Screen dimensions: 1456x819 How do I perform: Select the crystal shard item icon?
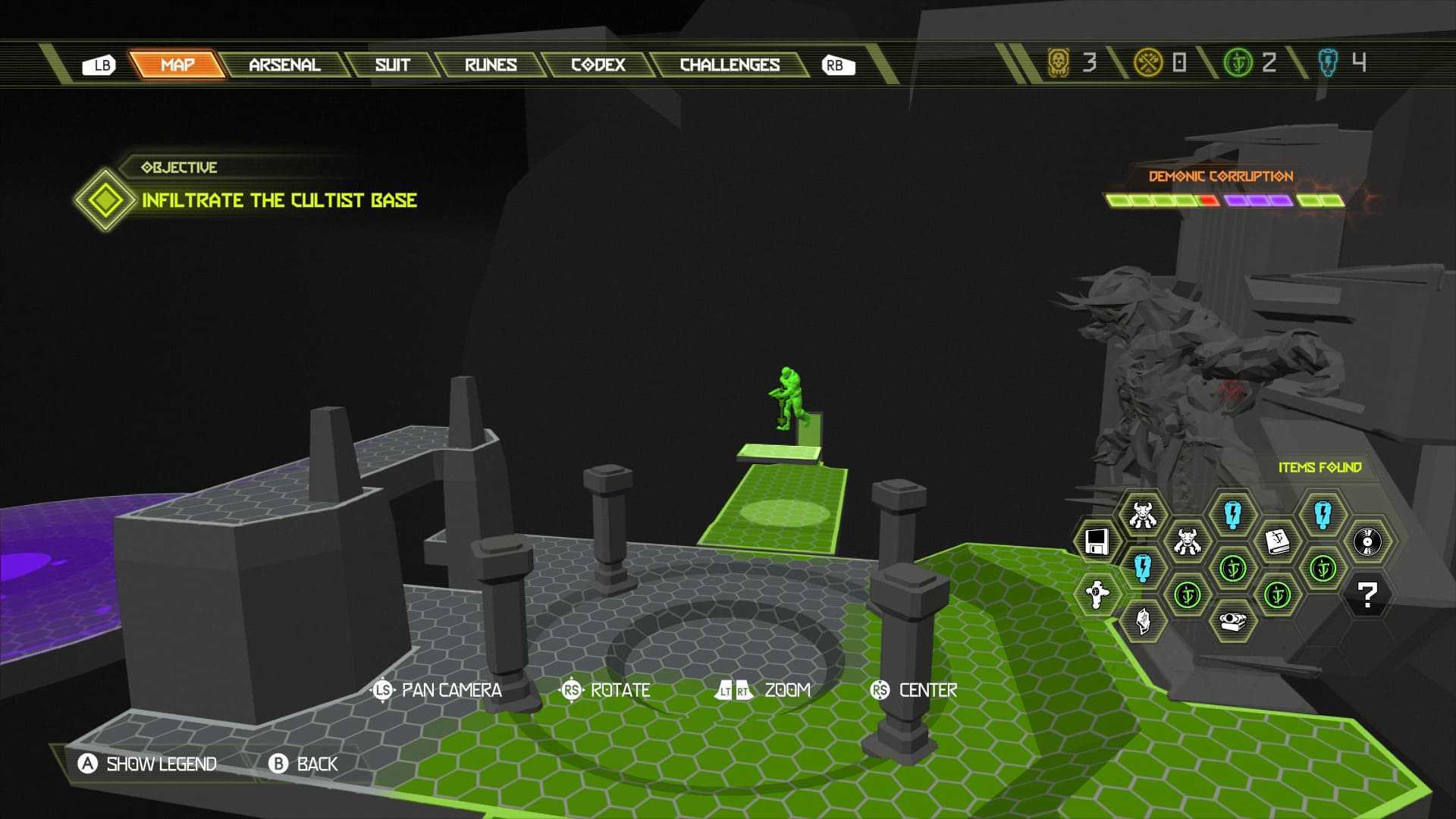(1143, 621)
